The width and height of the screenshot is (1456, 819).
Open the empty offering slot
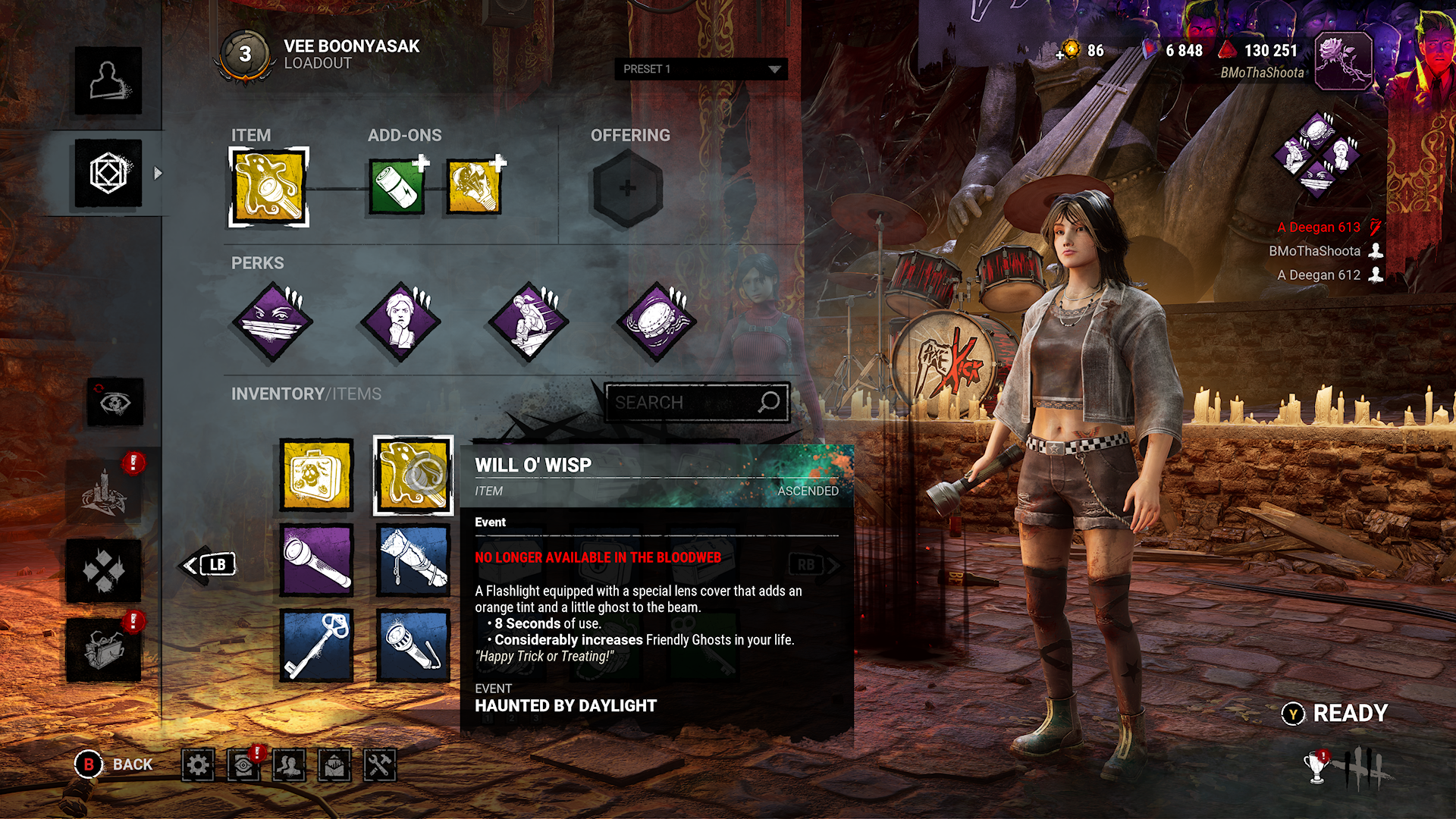(627, 188)
